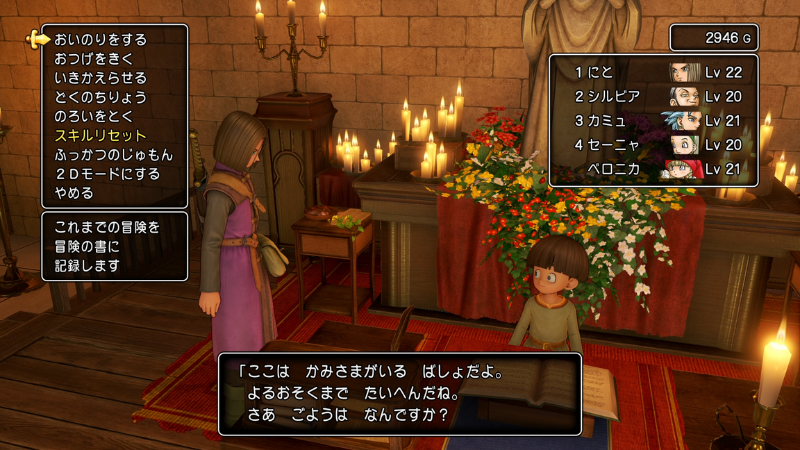The image size is (800, 450).
Task: Select ２Ｄモードにする option
Action: click(107, 173)
